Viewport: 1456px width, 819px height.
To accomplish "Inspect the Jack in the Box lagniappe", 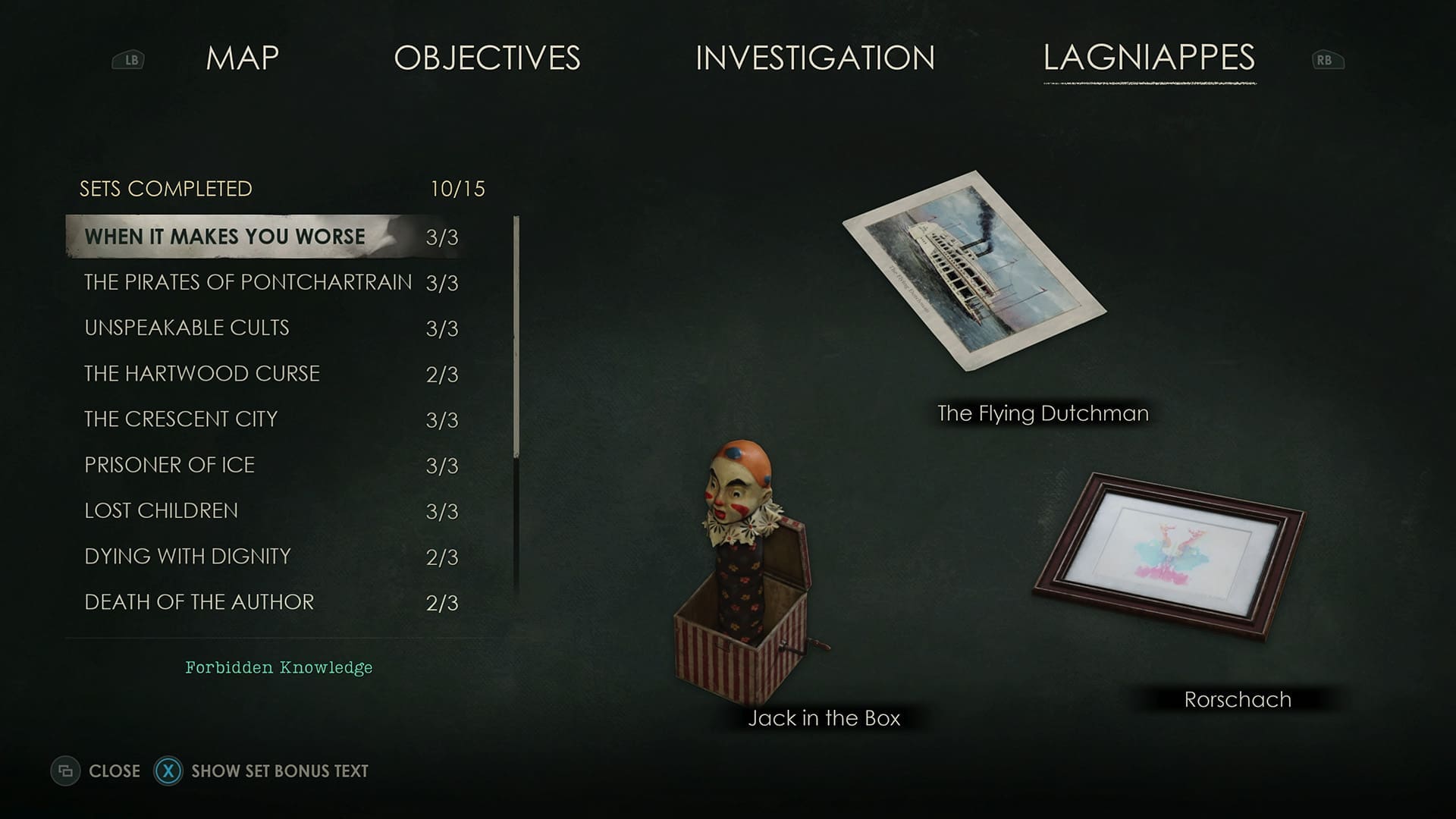I will (744, 576).
